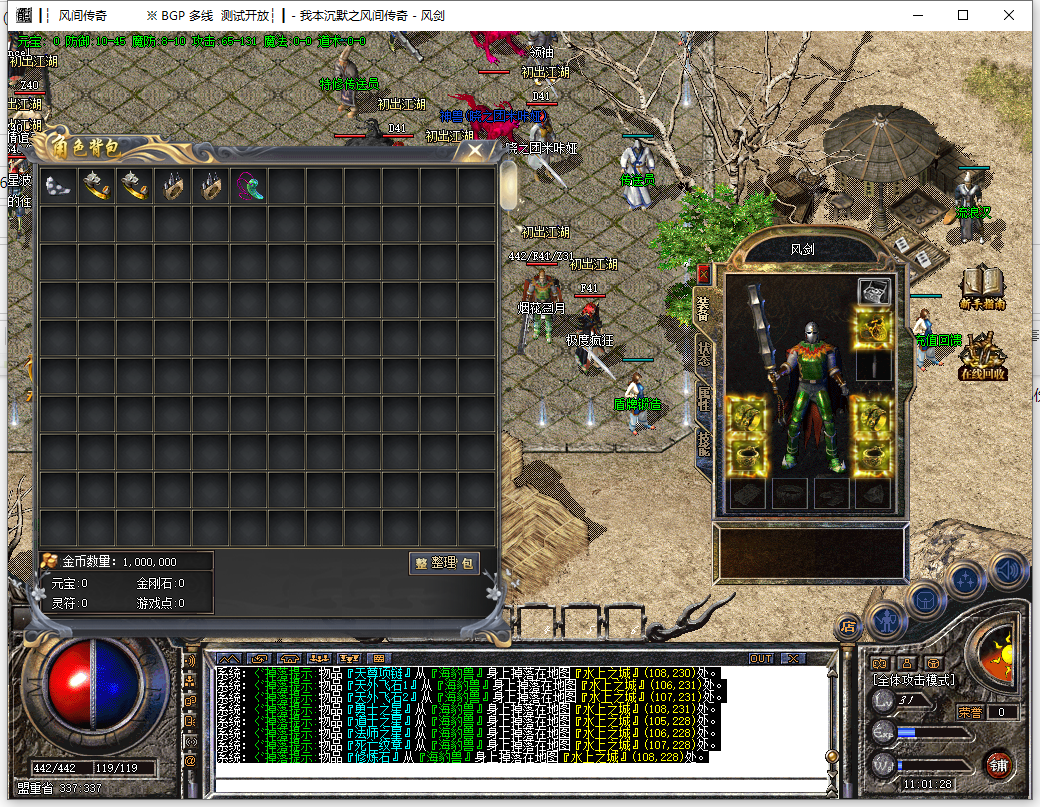Click the OUT button above the chat log
The width and height of the screenshot is (1040, 807).
[x=761, y=658]
